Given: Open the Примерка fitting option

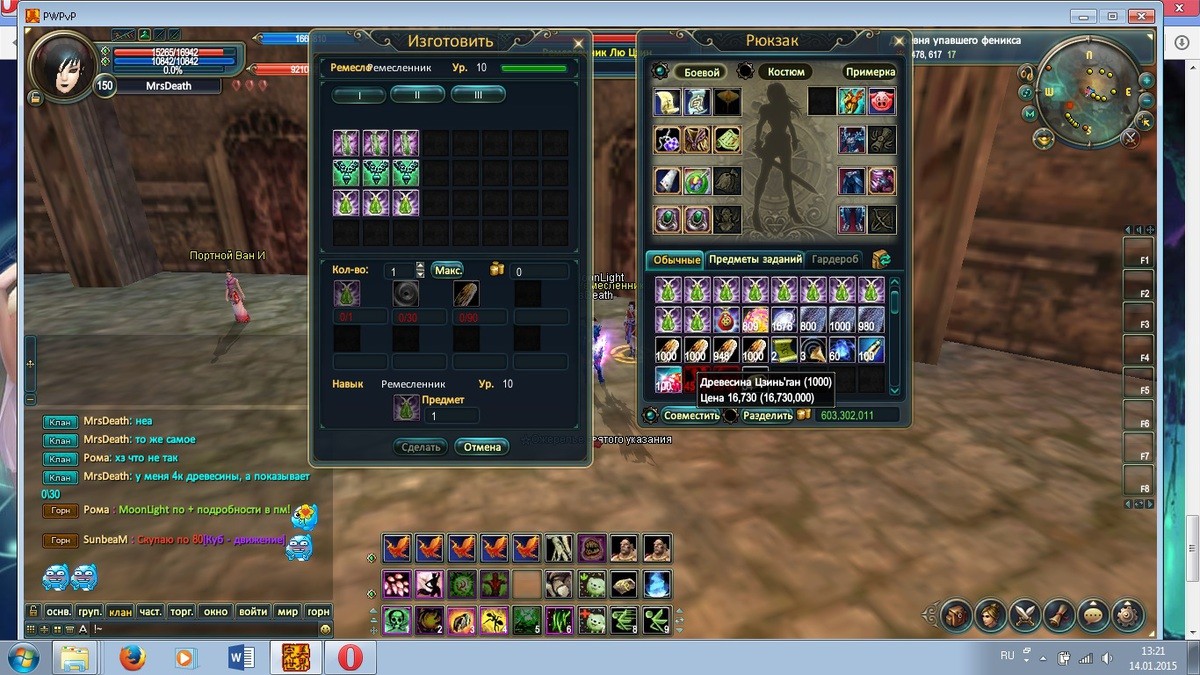Looking at the screenshot, I should click(x=869, y=72).
